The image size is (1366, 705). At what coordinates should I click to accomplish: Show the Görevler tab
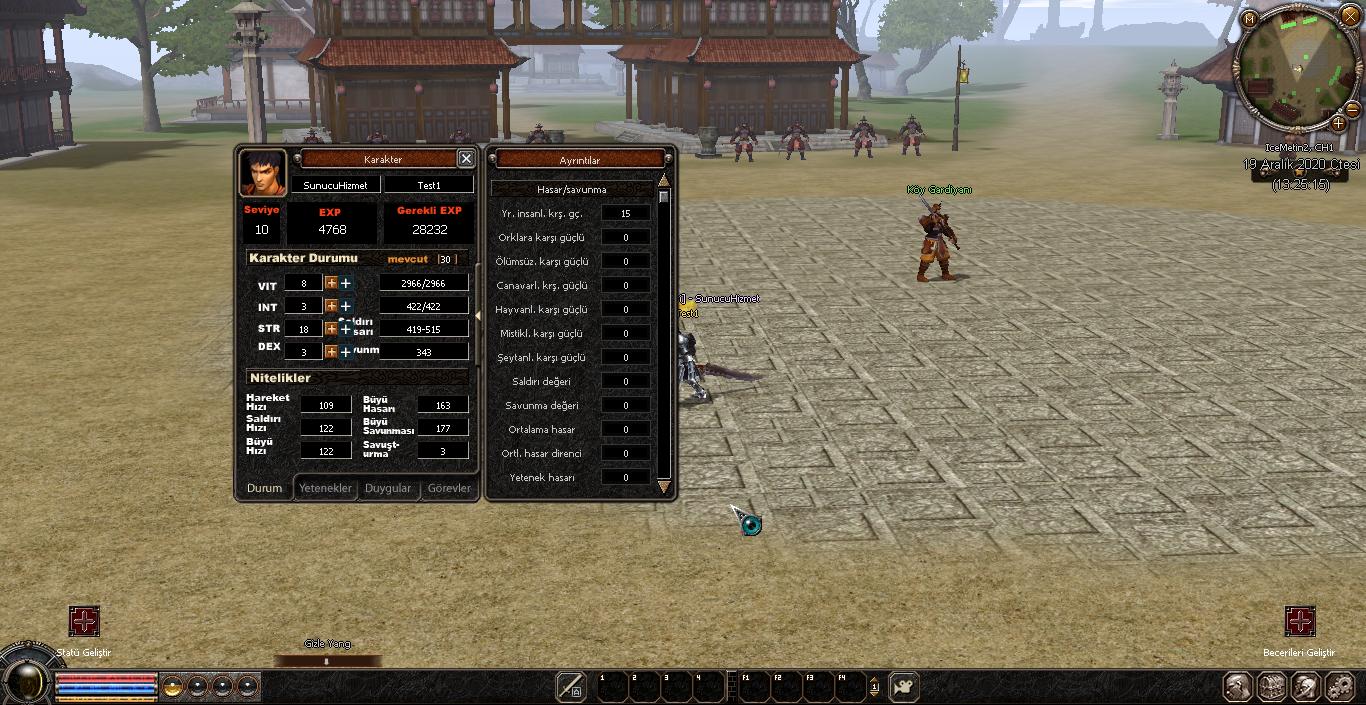point(449,488)
